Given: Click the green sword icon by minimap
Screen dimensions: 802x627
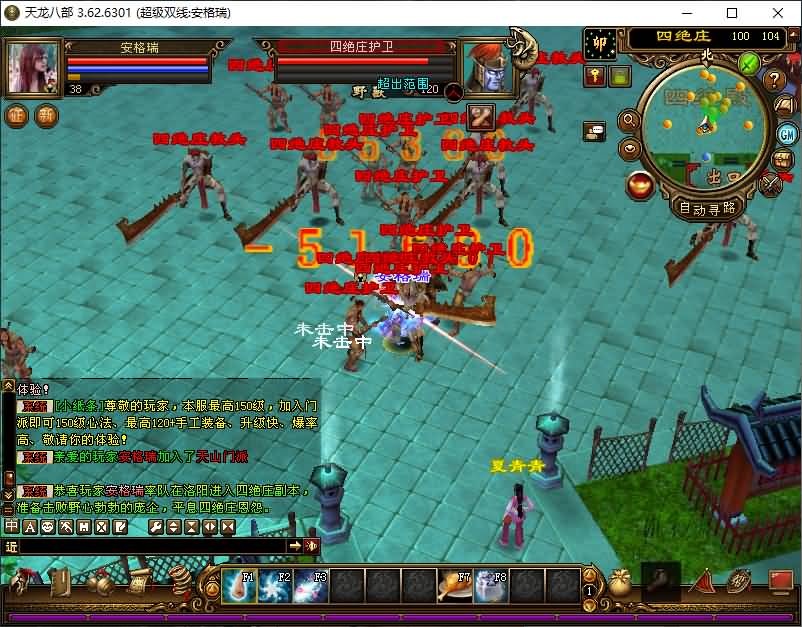Looking at the screenshot, I should (748, 63).
